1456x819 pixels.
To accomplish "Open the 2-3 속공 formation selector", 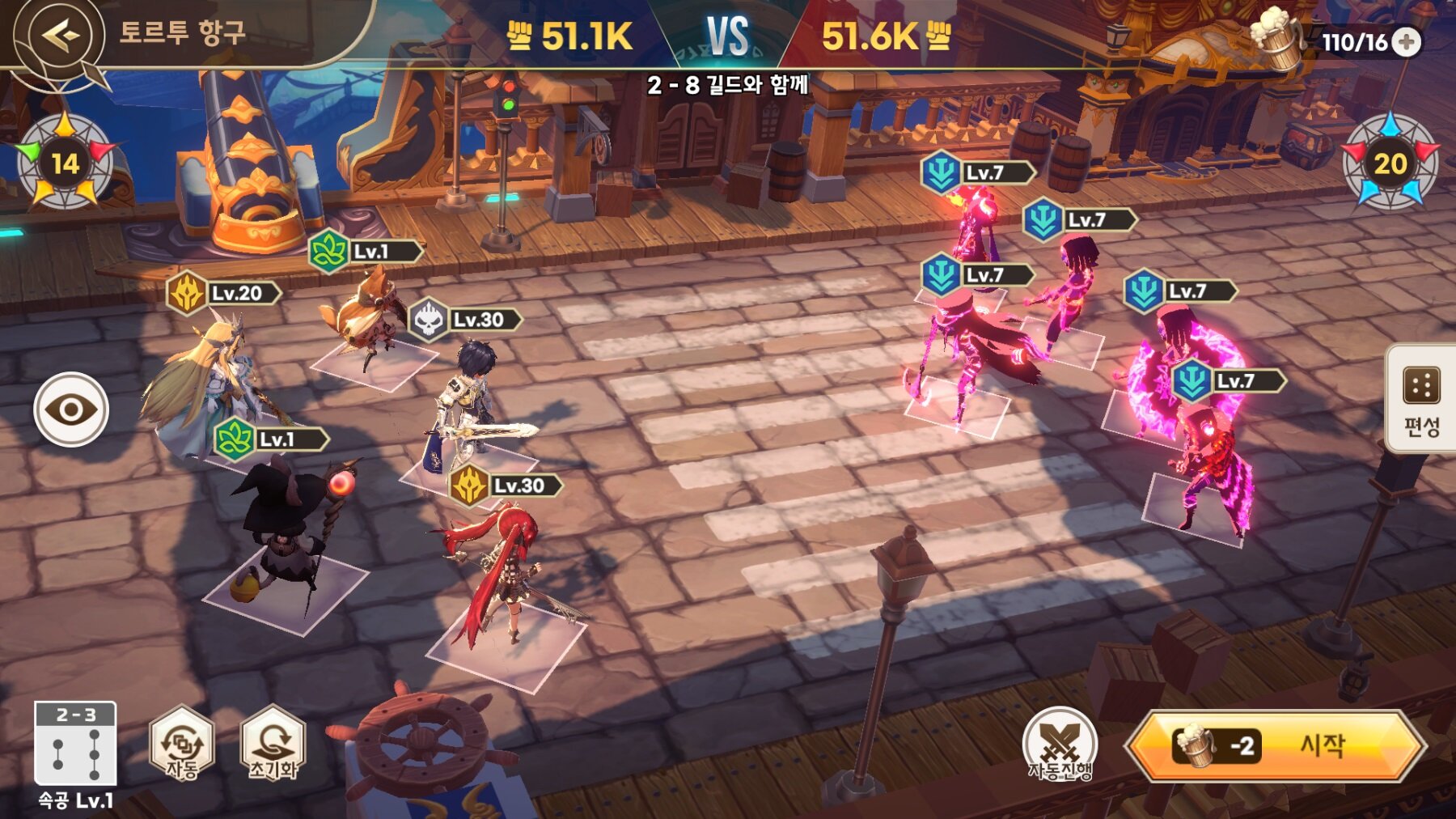I will tap(75, 745).
